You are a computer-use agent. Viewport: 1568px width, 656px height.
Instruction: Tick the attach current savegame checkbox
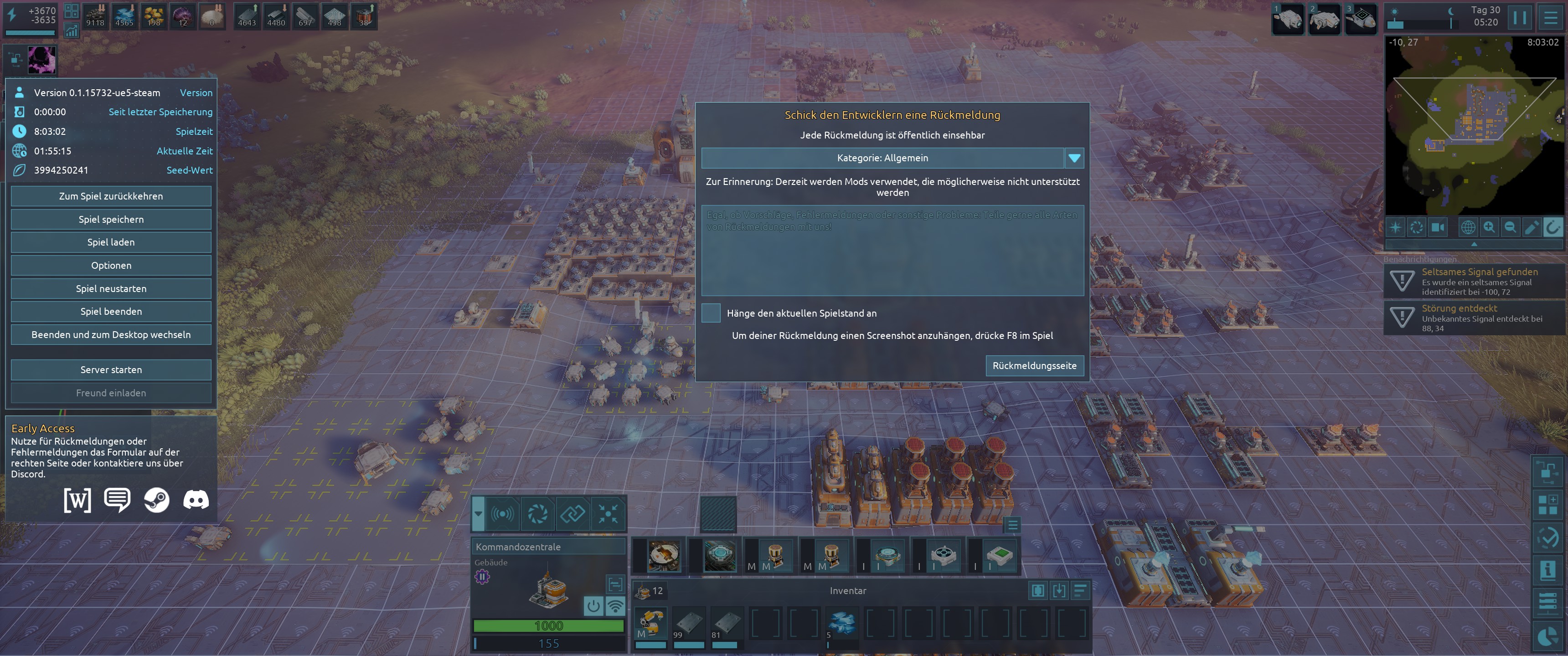point(710,313)
